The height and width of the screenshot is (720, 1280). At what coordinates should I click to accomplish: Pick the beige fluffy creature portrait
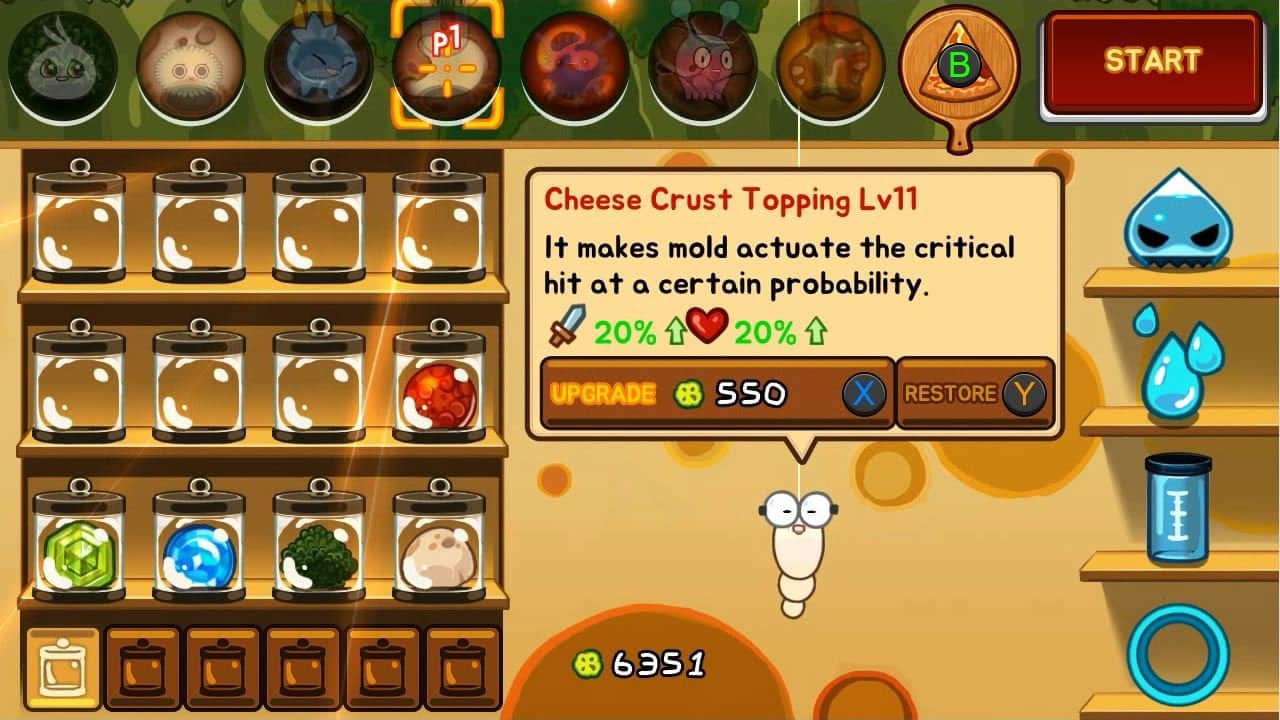click(191, 66)
